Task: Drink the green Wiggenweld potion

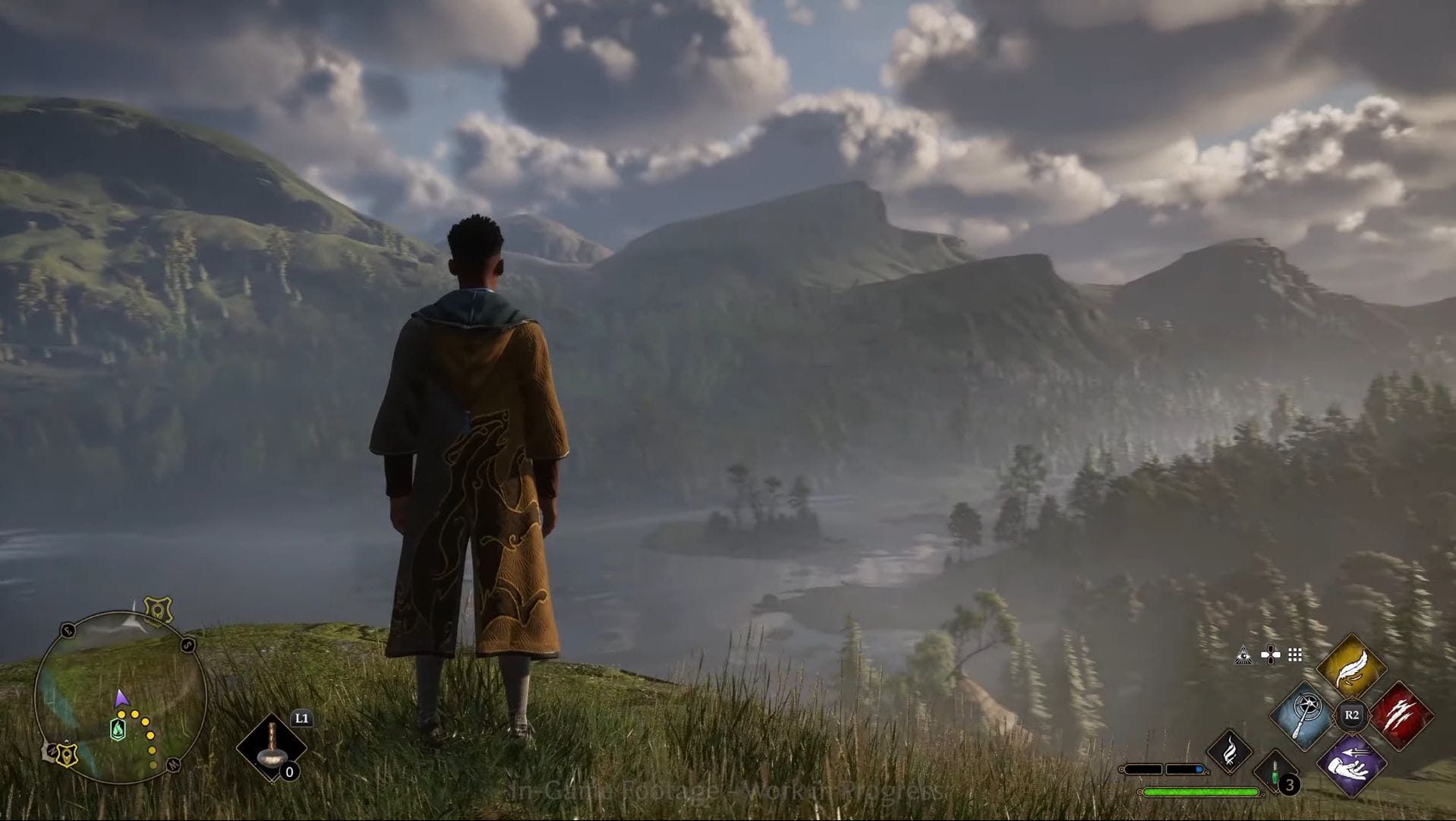Action: tap(1277, 772)
